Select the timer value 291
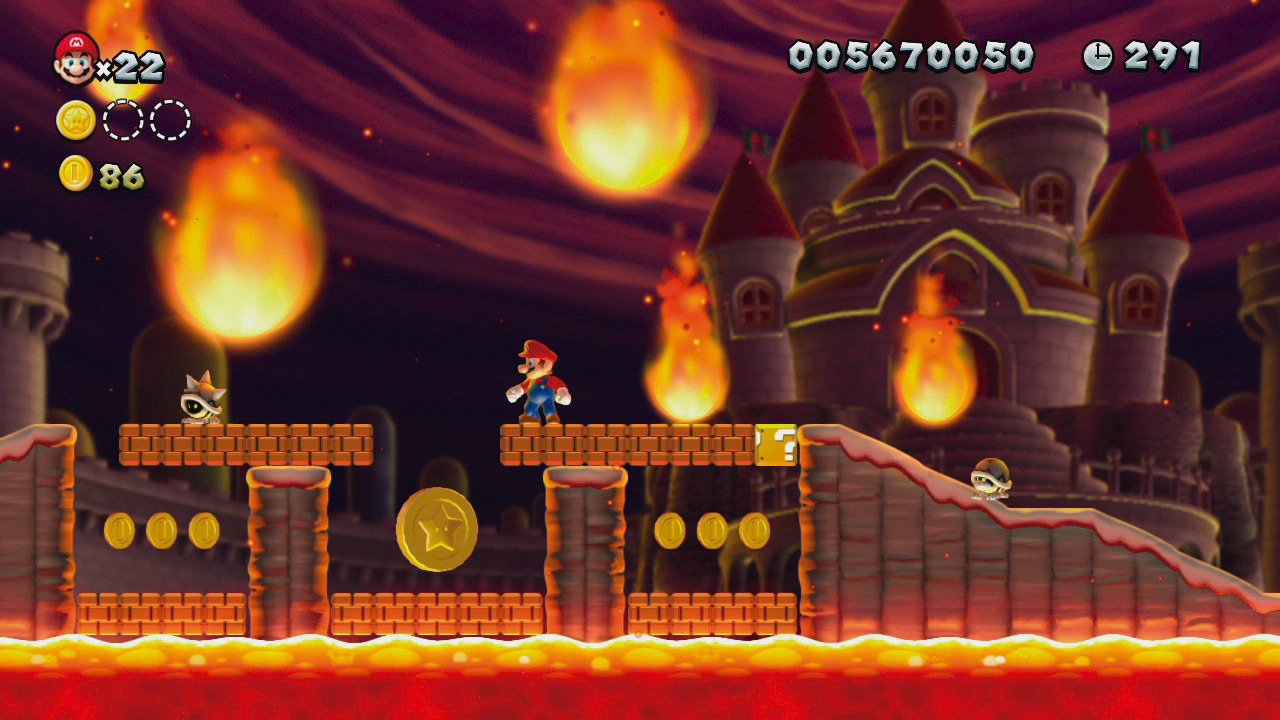Viewport: 1280px width, 720px height. tap(1160, 55)
